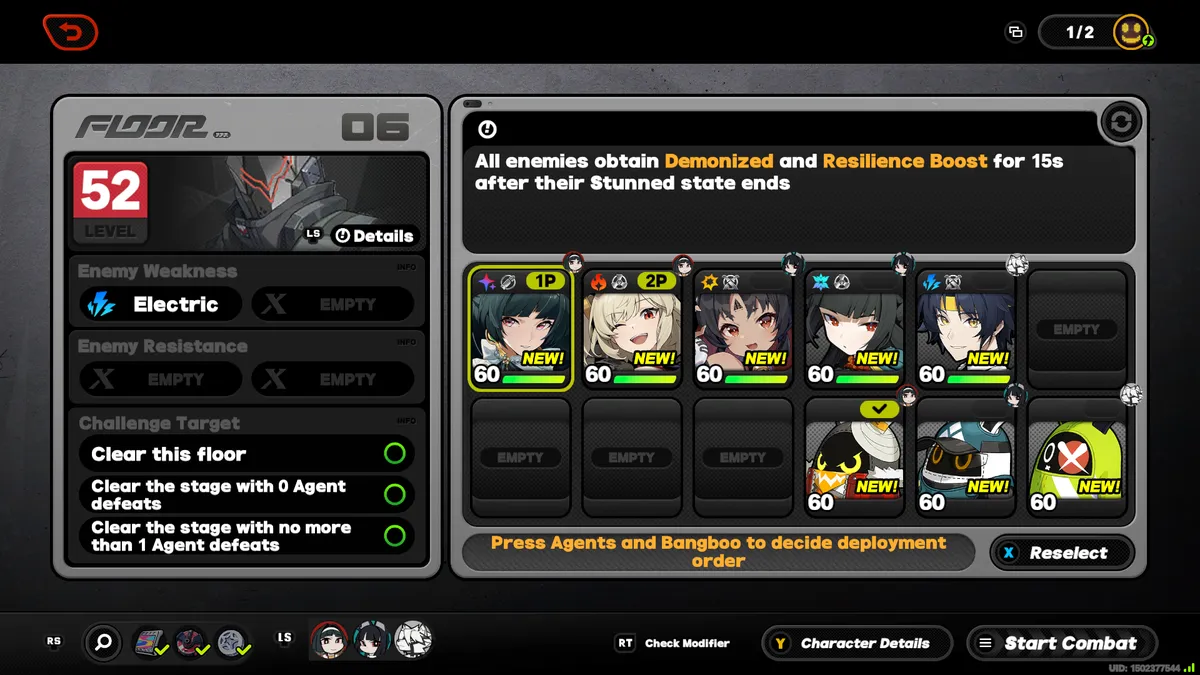
Task: Select the shark Bangboo card
Action: [x=965, y=457]
